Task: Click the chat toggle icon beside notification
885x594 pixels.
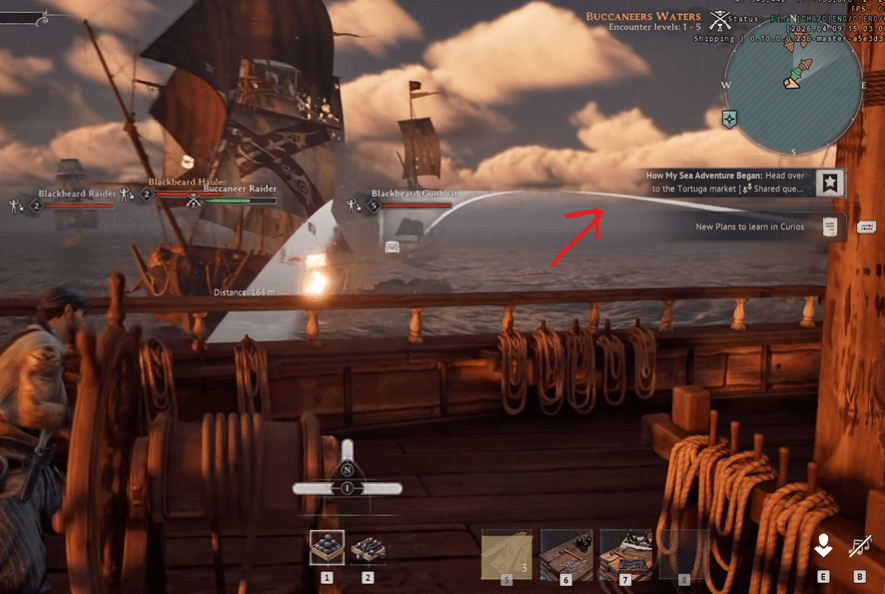Action: (866, 228)
